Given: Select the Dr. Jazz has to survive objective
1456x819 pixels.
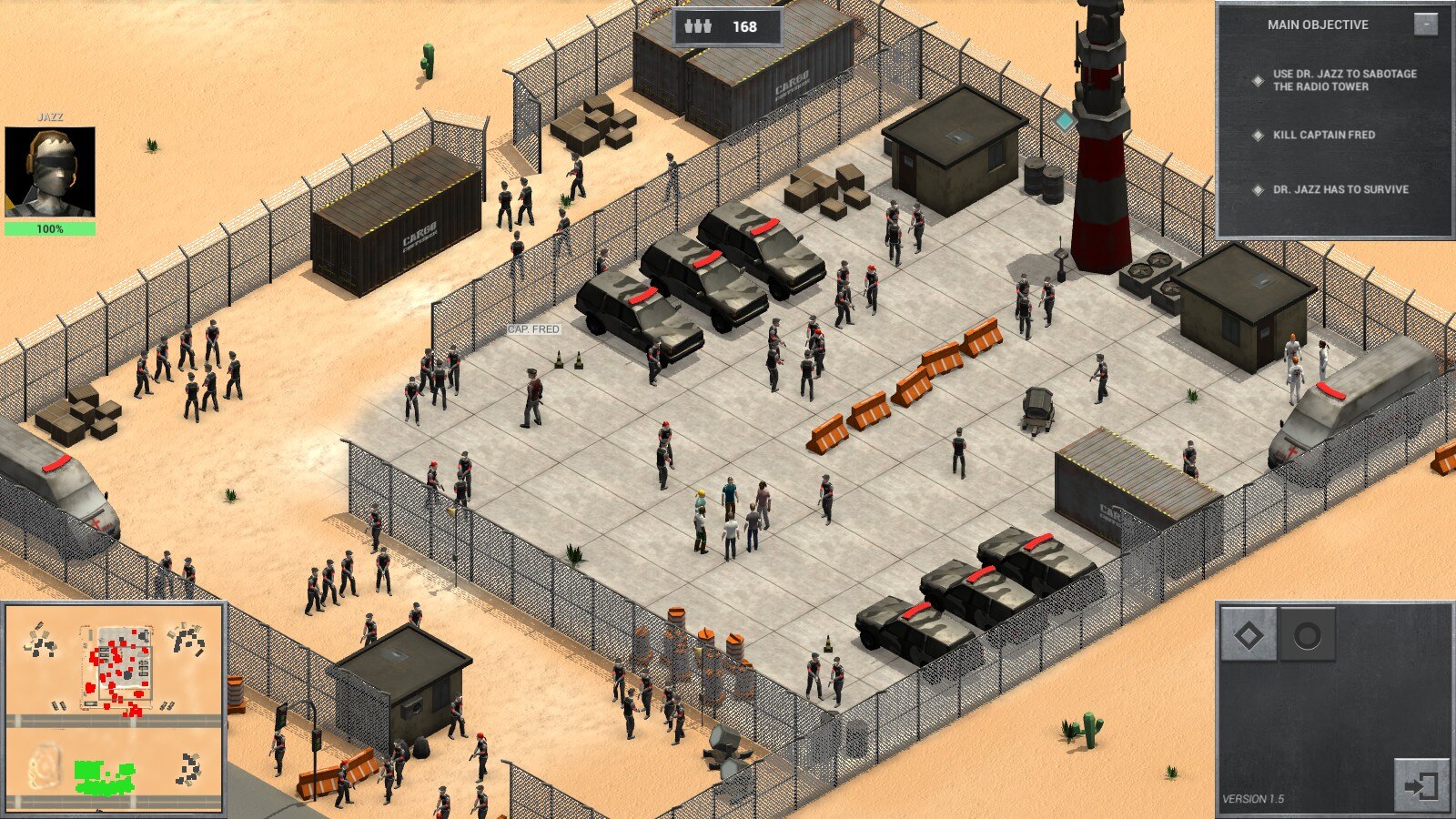Looking at the screenshot, I should (1340, 189).
